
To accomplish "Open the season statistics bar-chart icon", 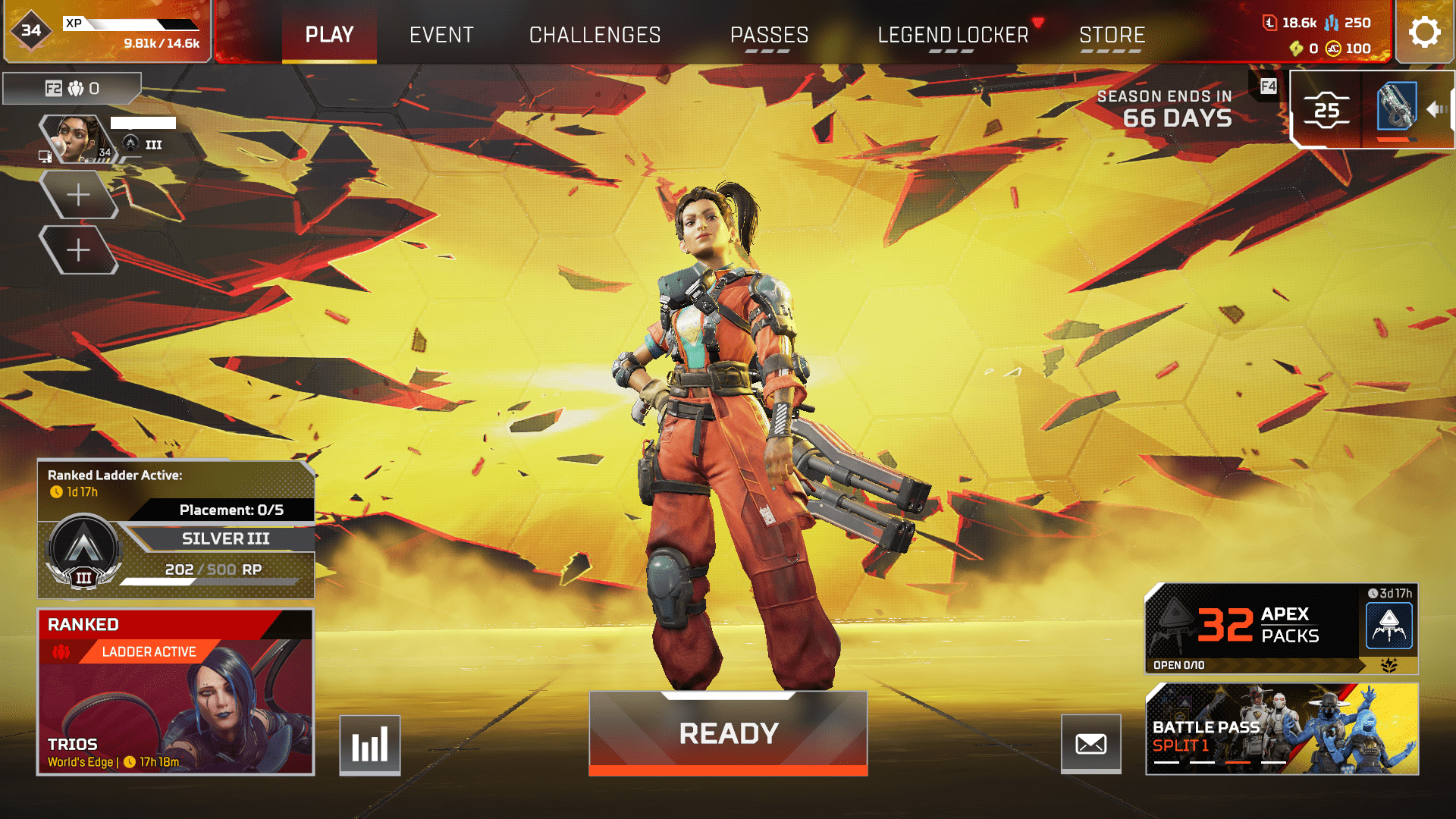I will pos(369,744).
